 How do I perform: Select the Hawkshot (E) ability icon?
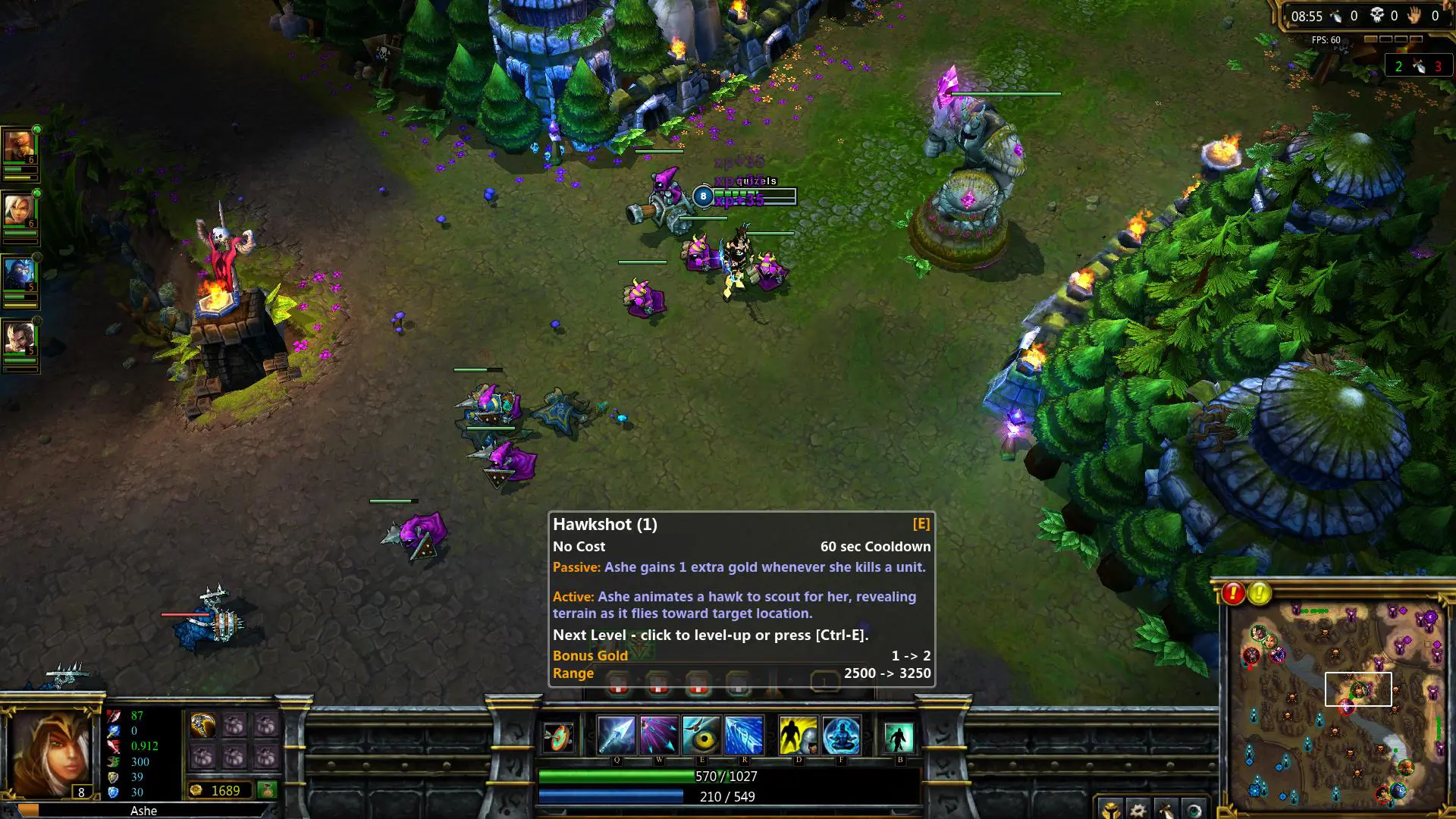702,734
